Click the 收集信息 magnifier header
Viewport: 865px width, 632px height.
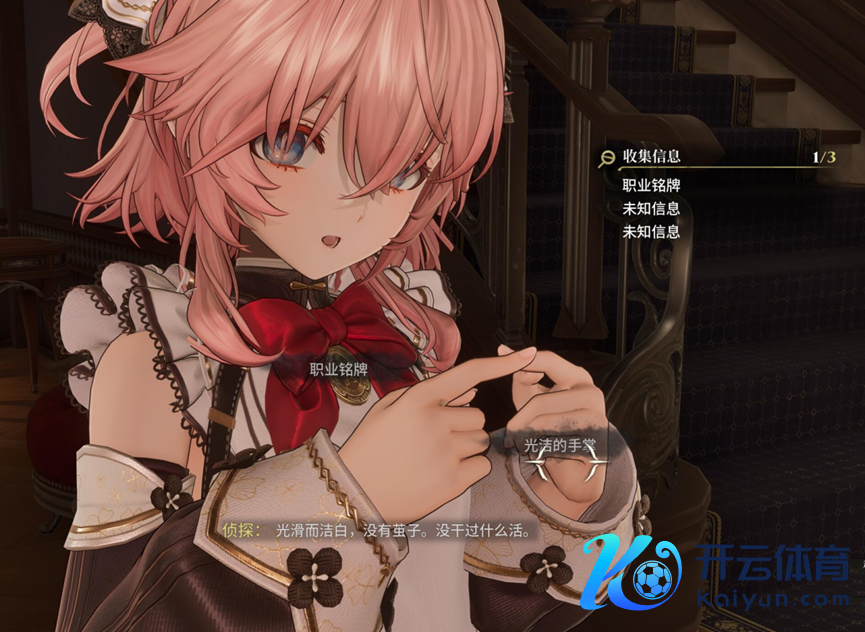[641, 156]
